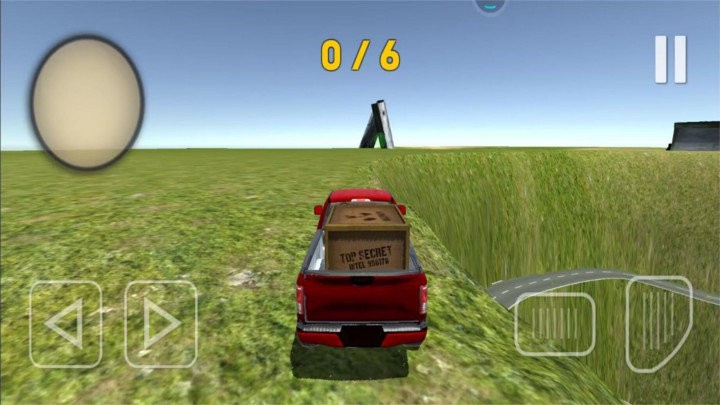Tap the round beige minimap circle

click(87, 102)
